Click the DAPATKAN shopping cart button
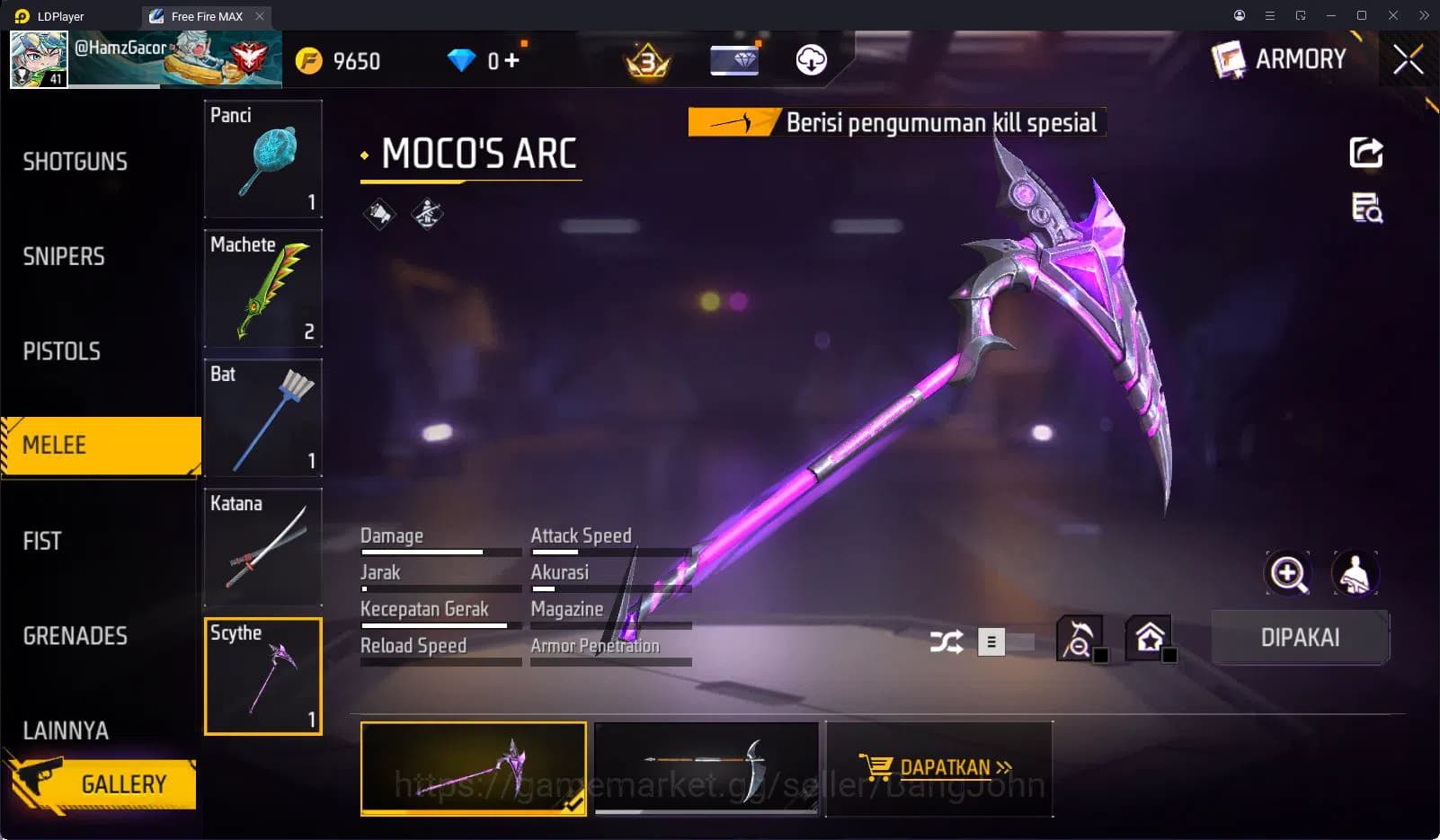The width and height of the screenshot is (1440, 840). [938, 768]
